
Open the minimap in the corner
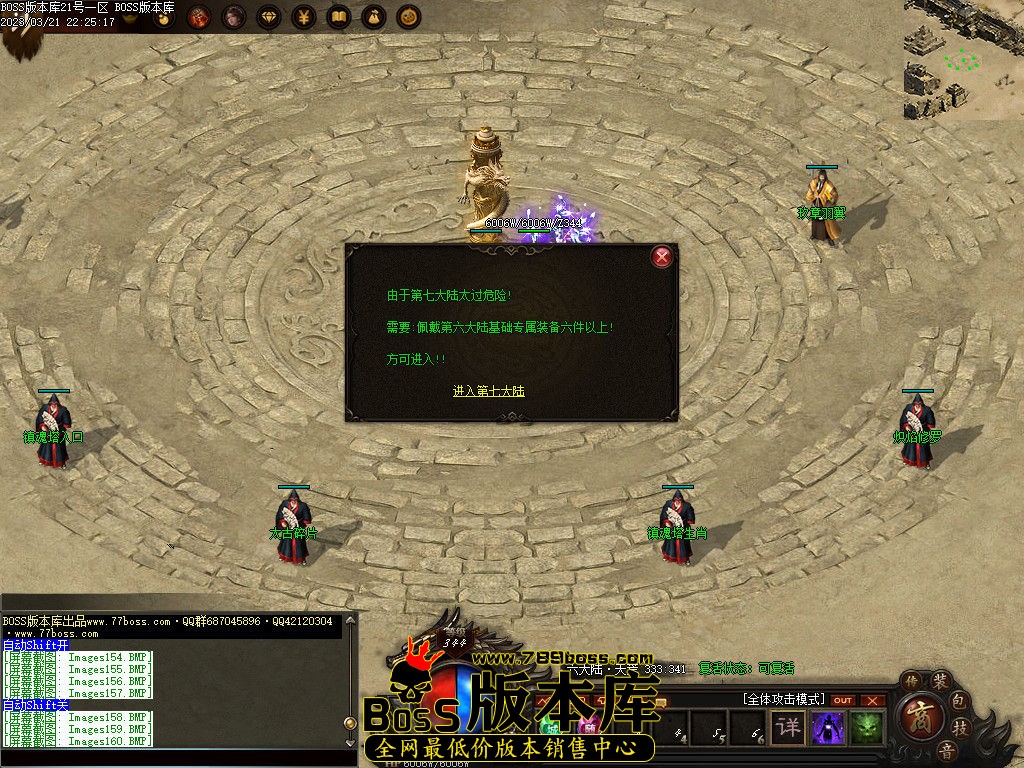[963, 58]
